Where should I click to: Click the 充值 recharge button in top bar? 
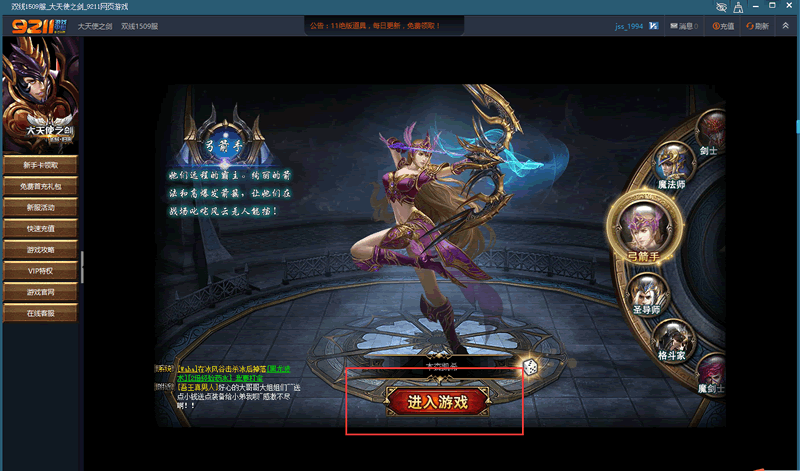pos(721,25)
